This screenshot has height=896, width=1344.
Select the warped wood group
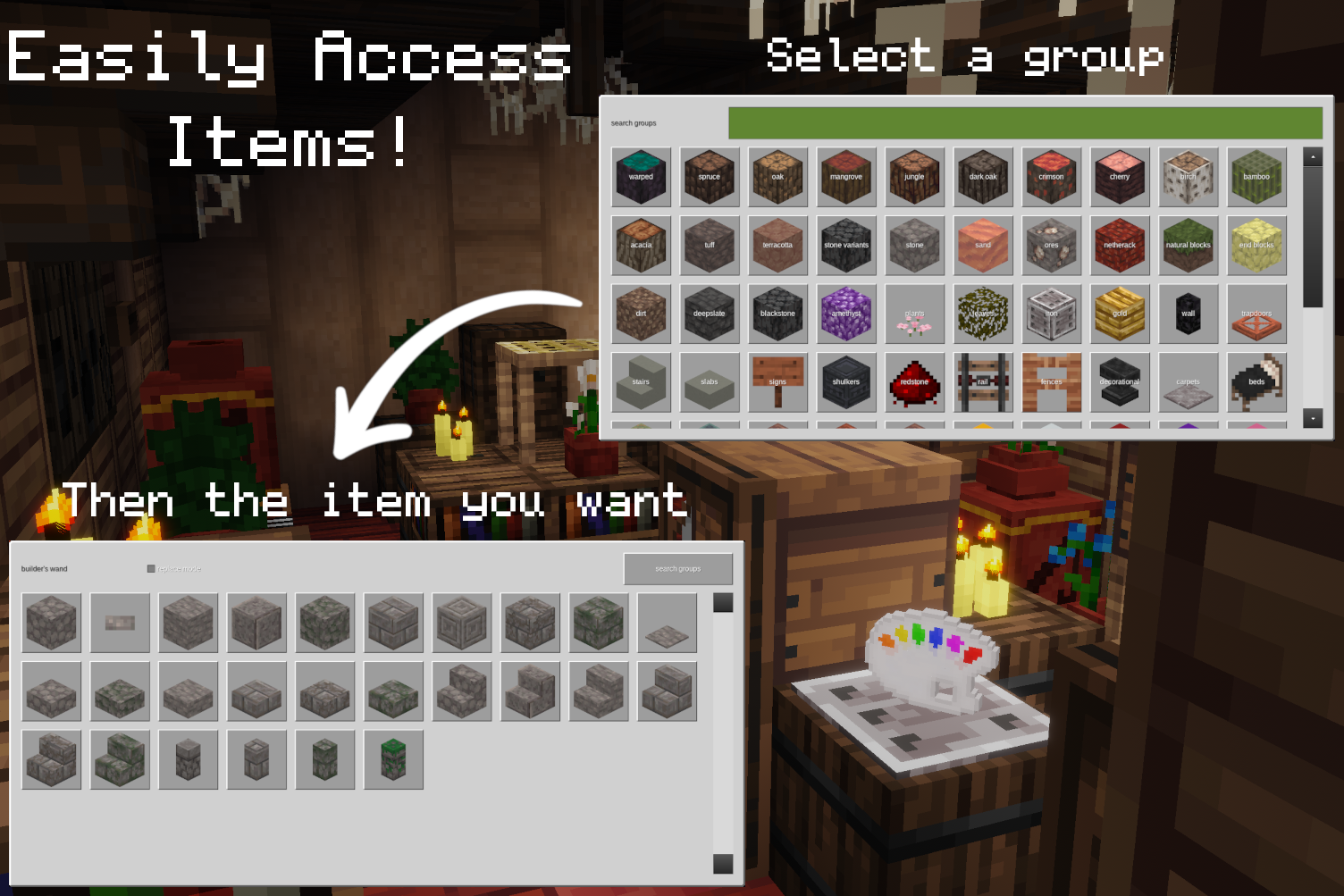[641, 177]
